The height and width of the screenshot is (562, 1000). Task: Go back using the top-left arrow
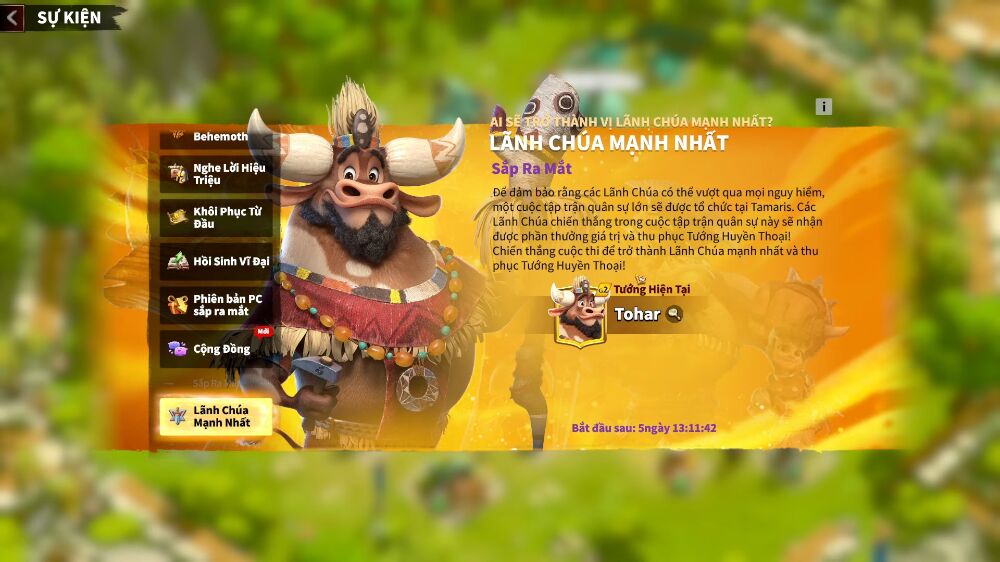(12, 18)
